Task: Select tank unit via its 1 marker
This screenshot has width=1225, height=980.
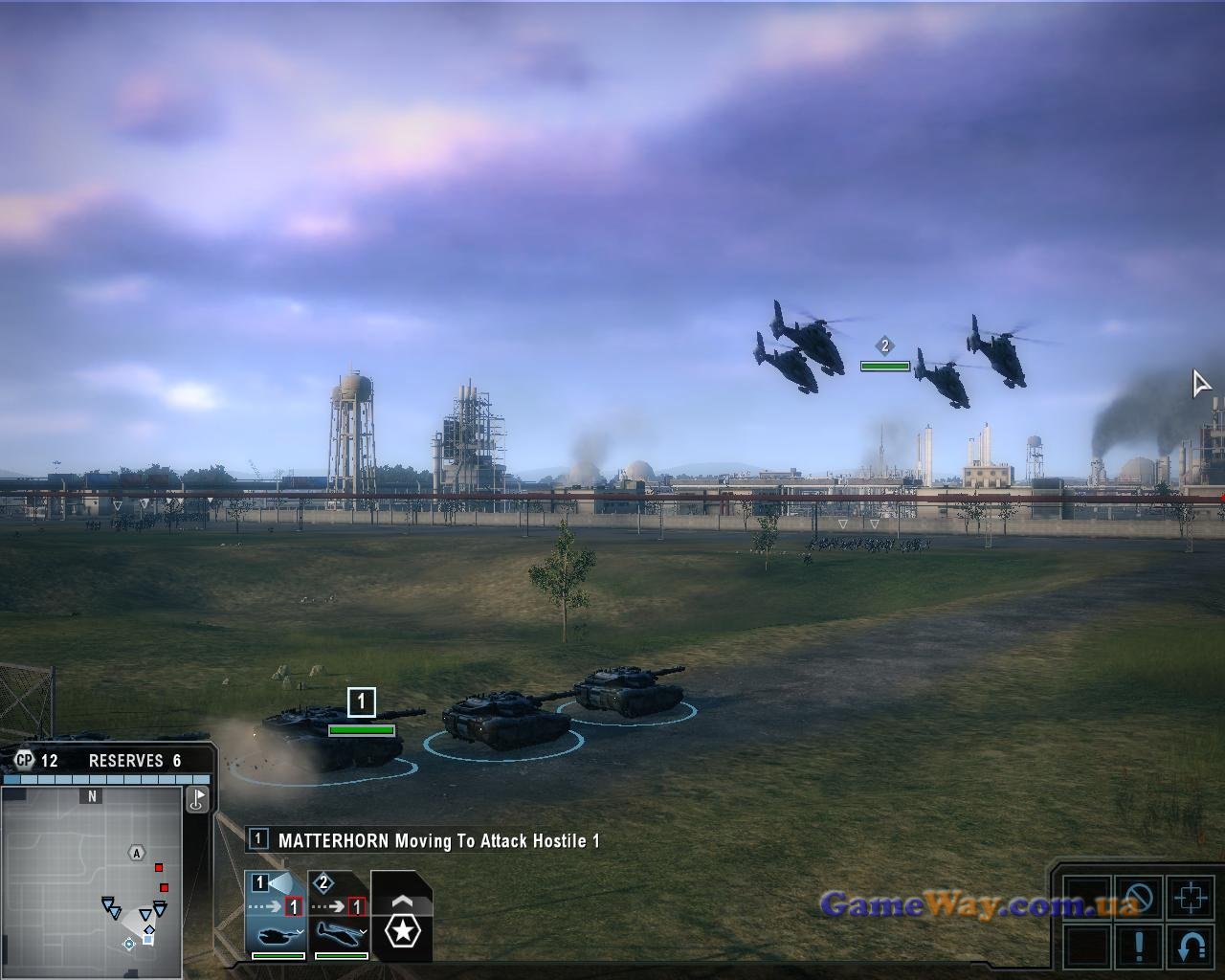Action: (x=361, y=702)
